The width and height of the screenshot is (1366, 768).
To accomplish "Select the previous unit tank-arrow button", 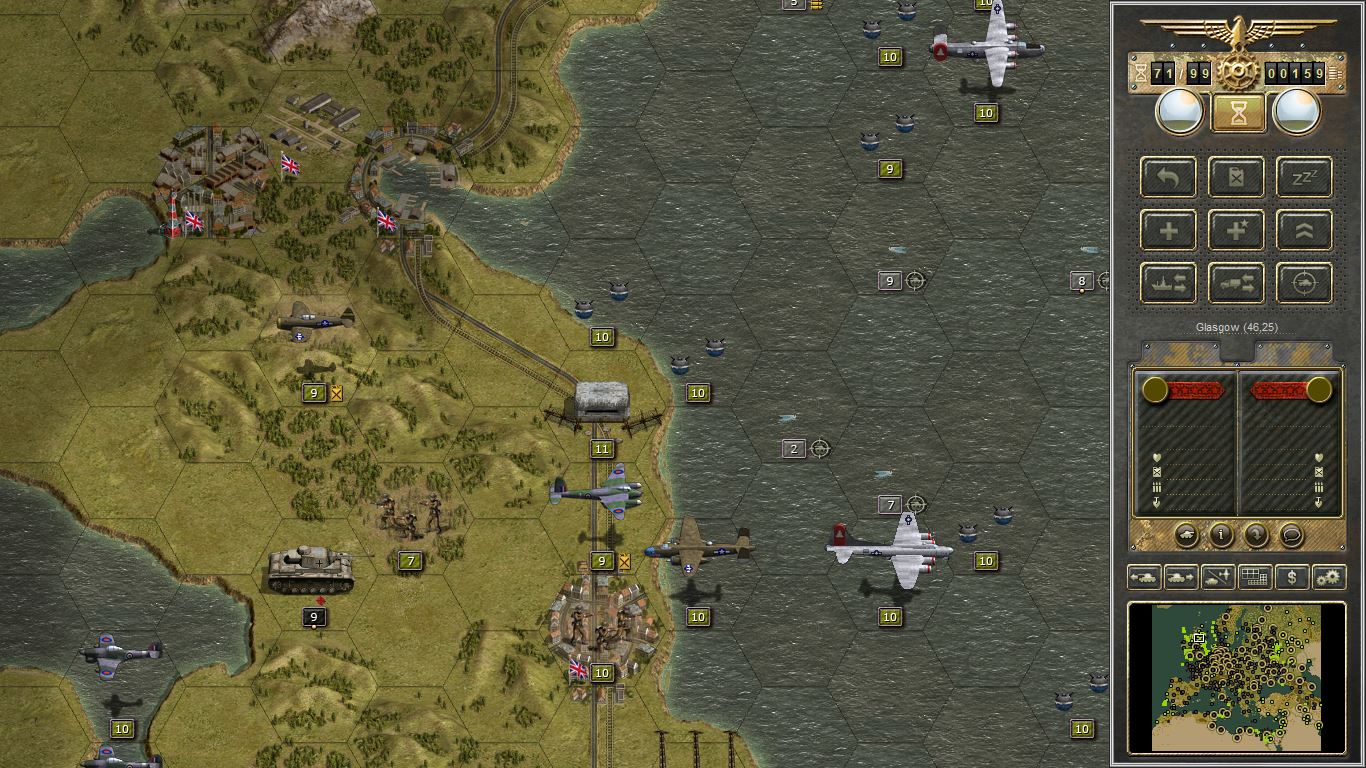I will point(1144,577).
